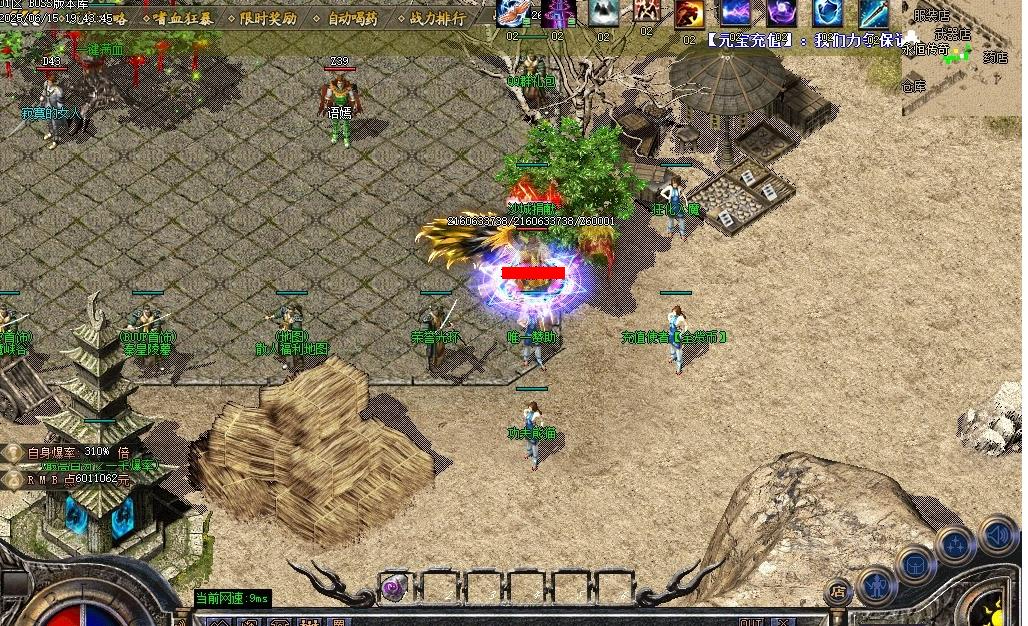The image size is (1028, 626).
Task: Click the 元宝充值 scrolling announcement text
Action: (x=800, y=41)
